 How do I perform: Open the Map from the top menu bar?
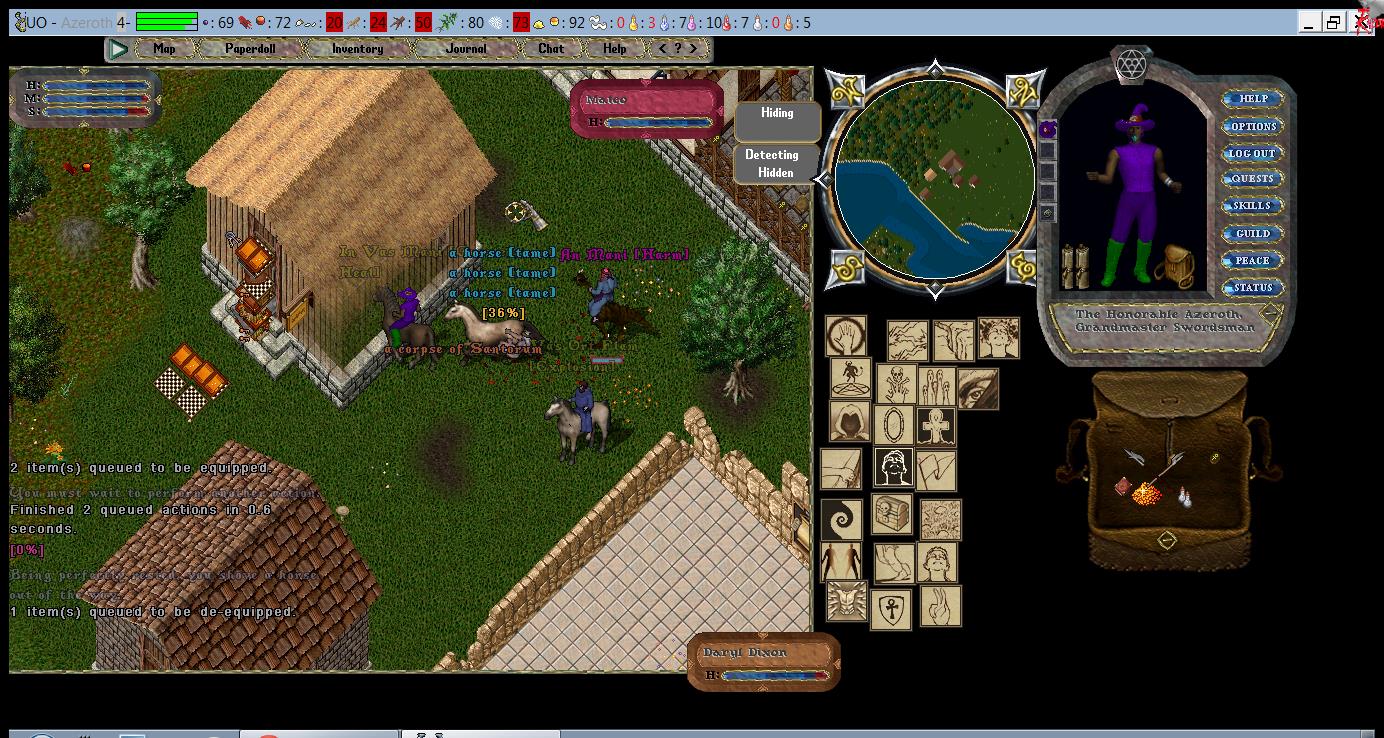point(164,48)
